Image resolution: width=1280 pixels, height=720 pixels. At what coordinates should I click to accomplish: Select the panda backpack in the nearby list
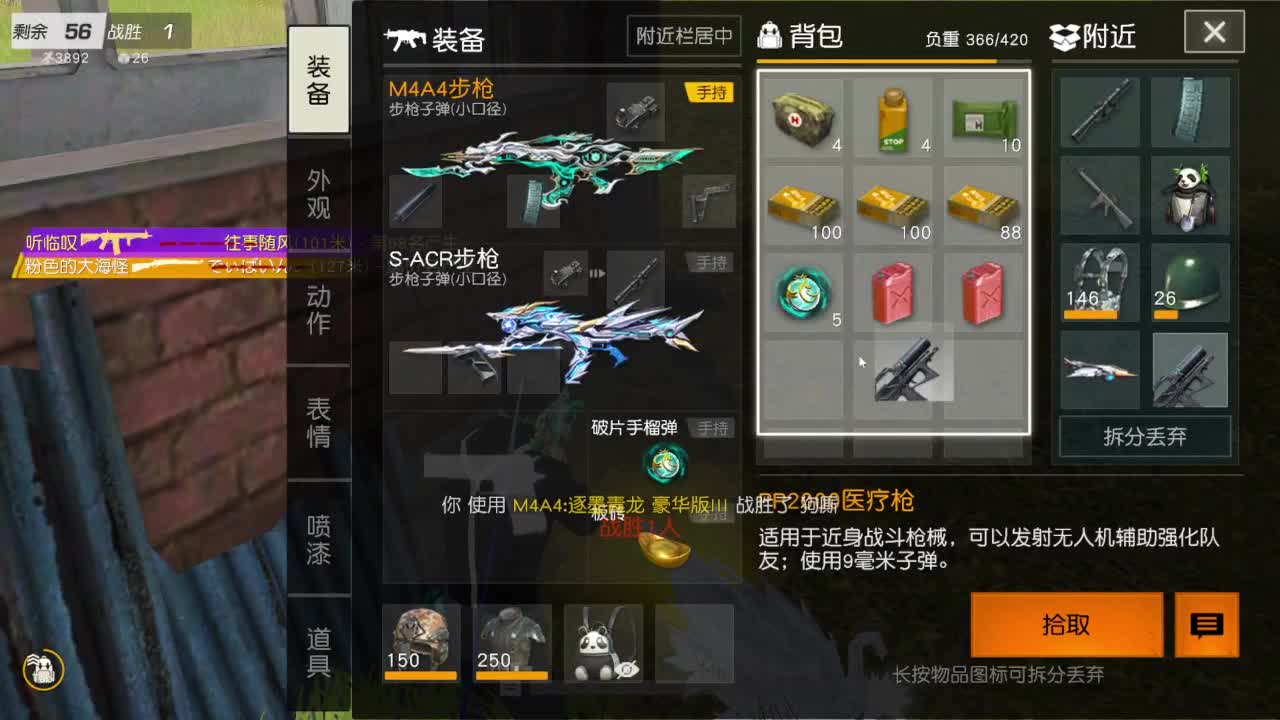click(x=1190, y=200)
